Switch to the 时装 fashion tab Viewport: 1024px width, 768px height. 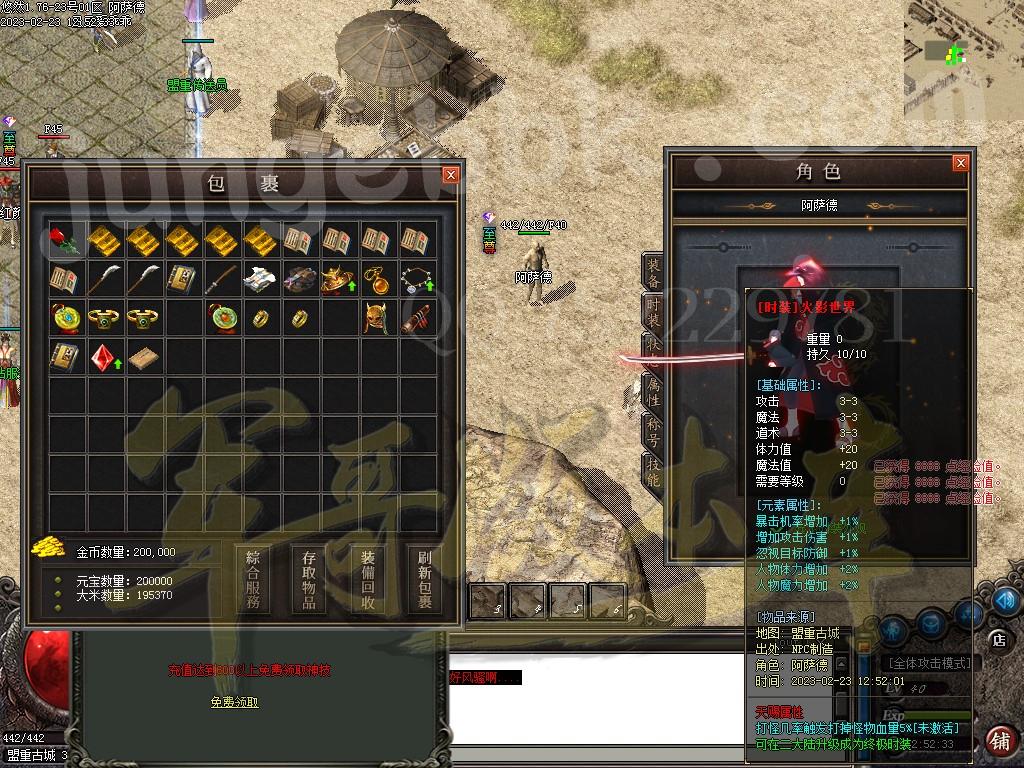(x=653, y=314)
